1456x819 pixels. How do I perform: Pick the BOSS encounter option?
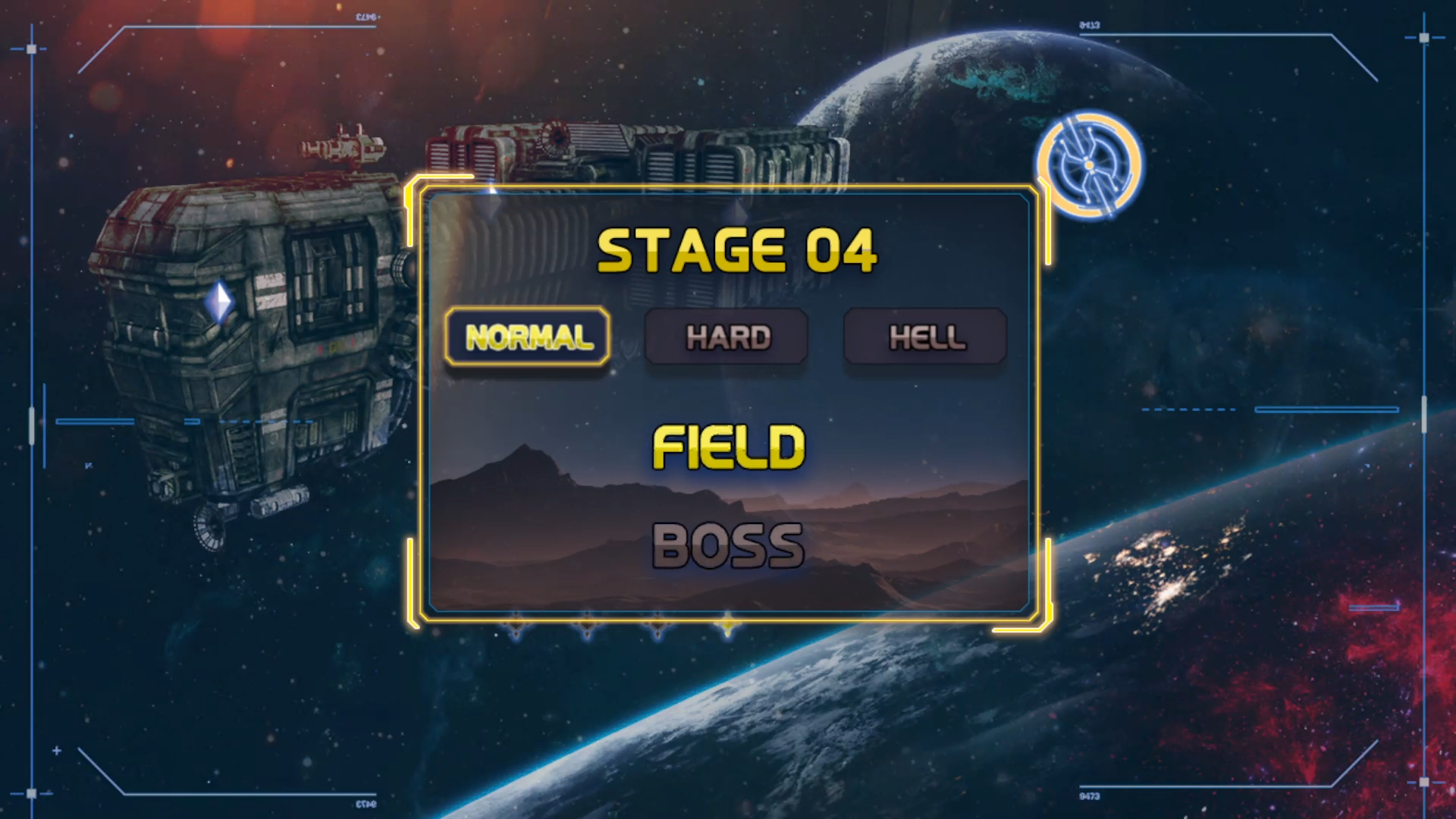728,545
